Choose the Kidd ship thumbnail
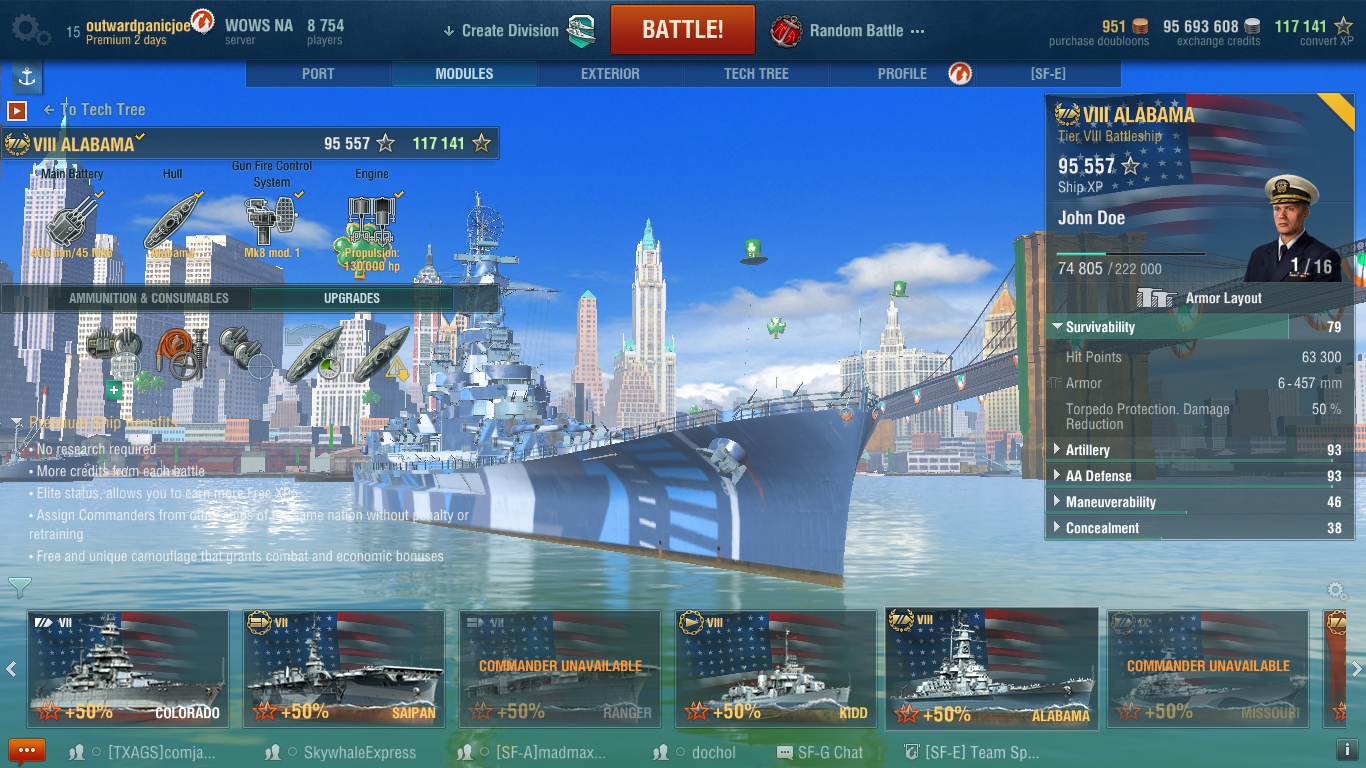This screenshot has height=768, width=1366. [x=776, y=667]
